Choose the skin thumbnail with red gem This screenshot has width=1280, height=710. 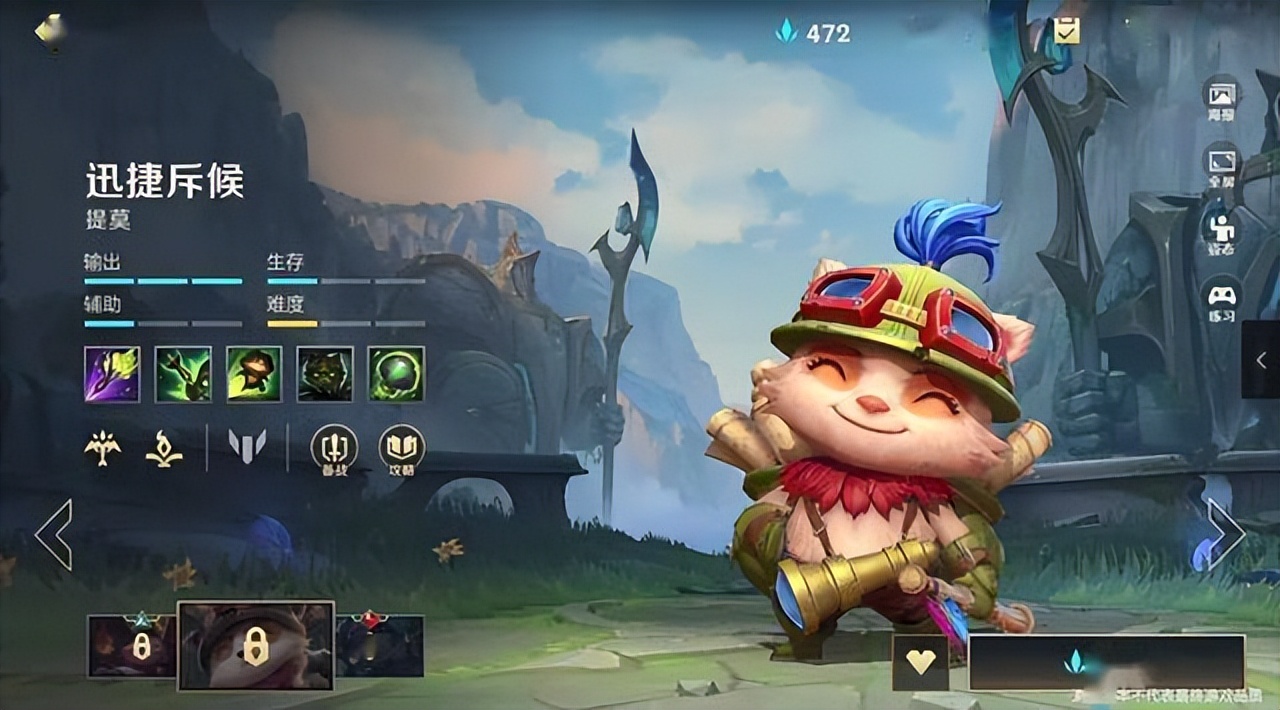pos(380,645)
